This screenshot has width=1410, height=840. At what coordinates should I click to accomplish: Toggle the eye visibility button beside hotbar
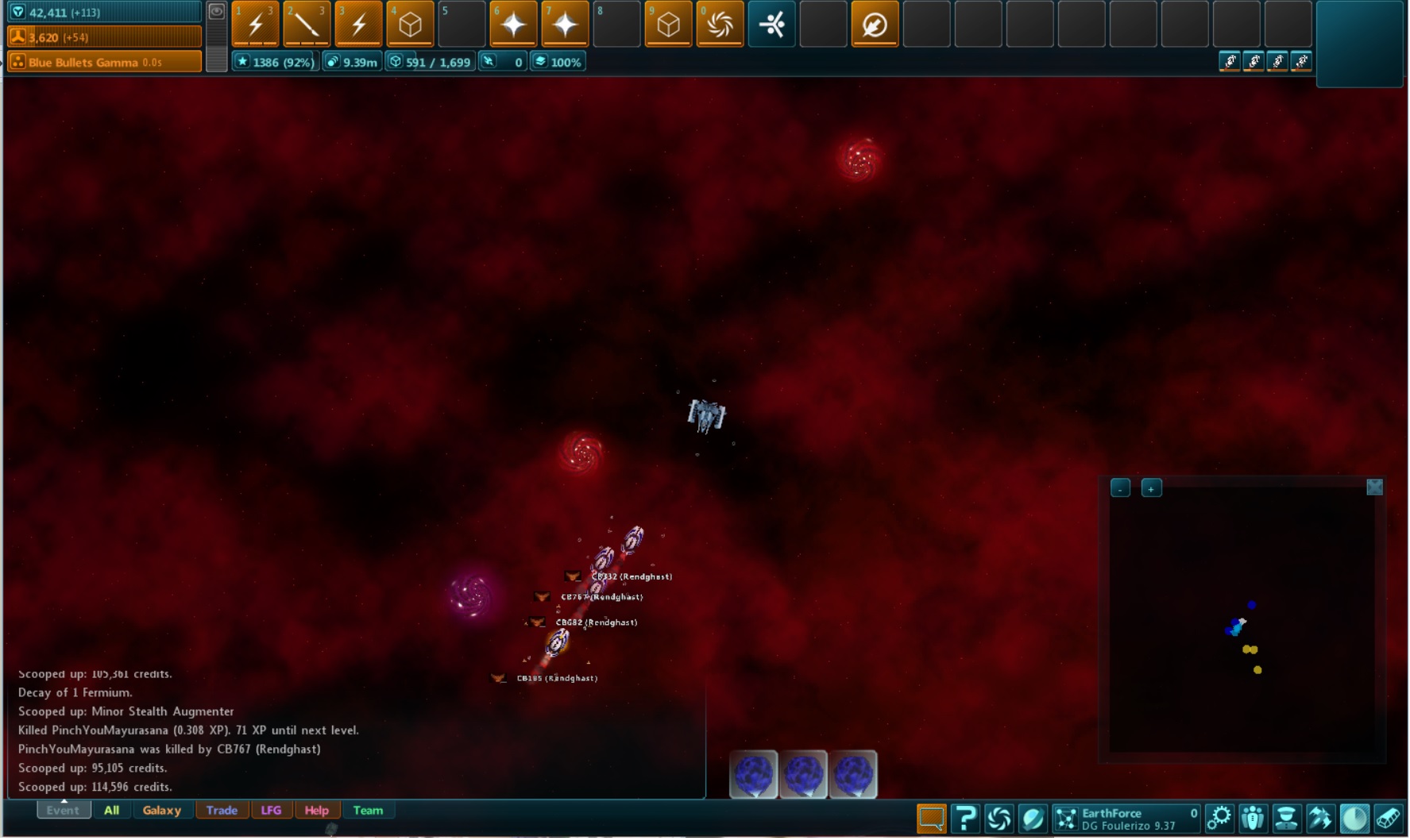[216, 12]
